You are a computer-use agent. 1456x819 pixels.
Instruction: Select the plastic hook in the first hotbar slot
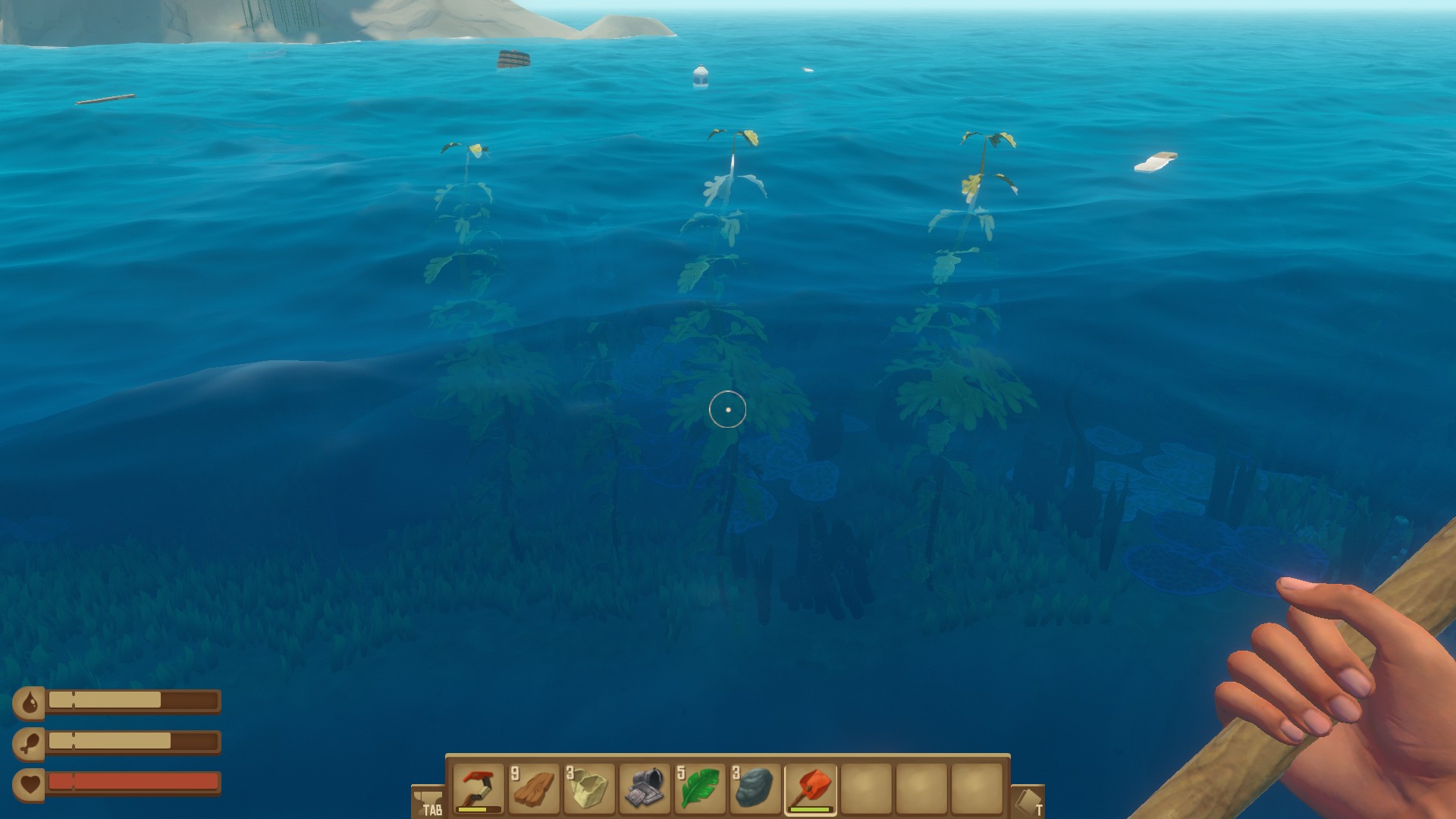pyautogui.click(x=478, y=787)
